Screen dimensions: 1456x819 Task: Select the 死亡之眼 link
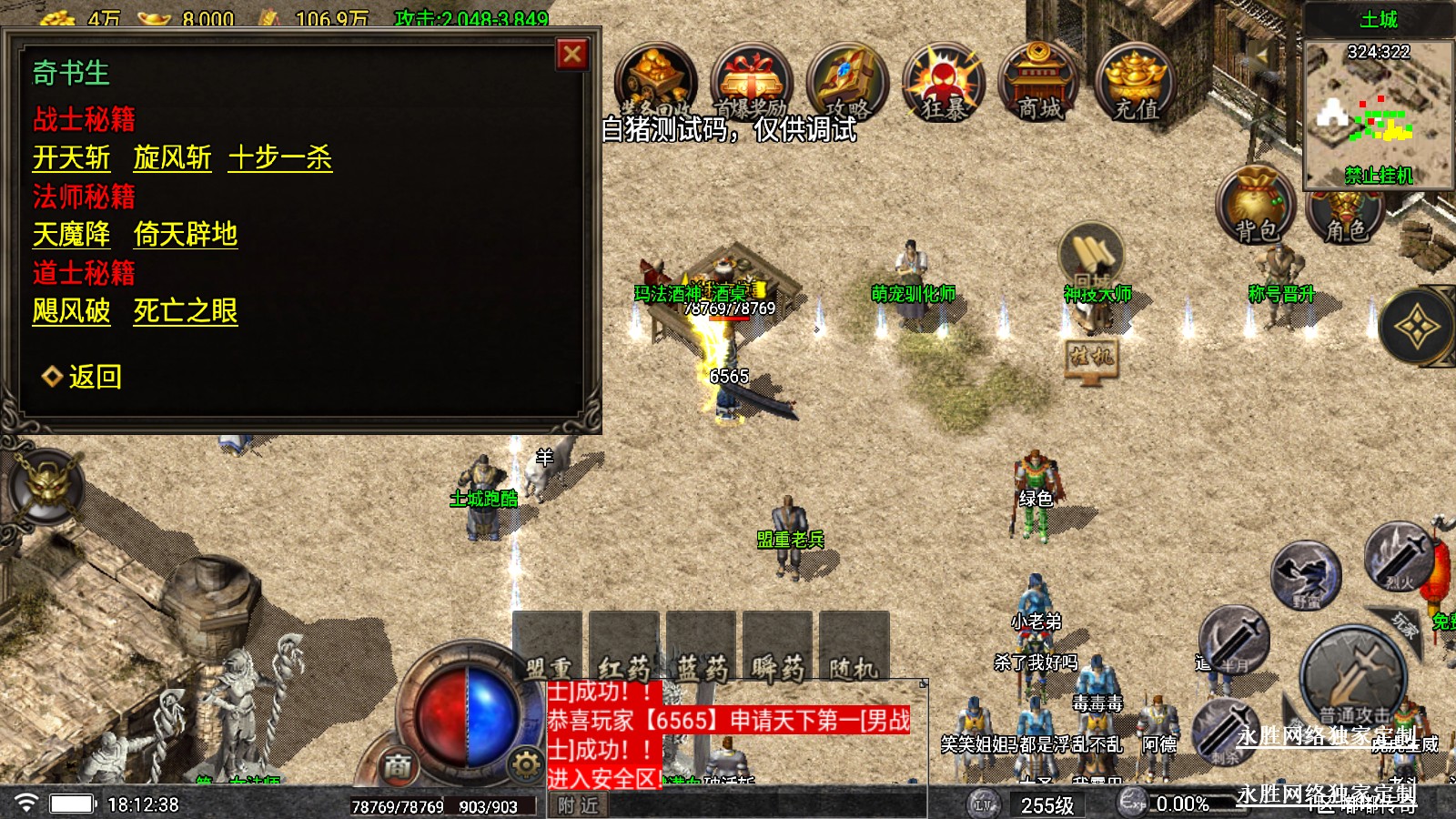coord(185,311)
